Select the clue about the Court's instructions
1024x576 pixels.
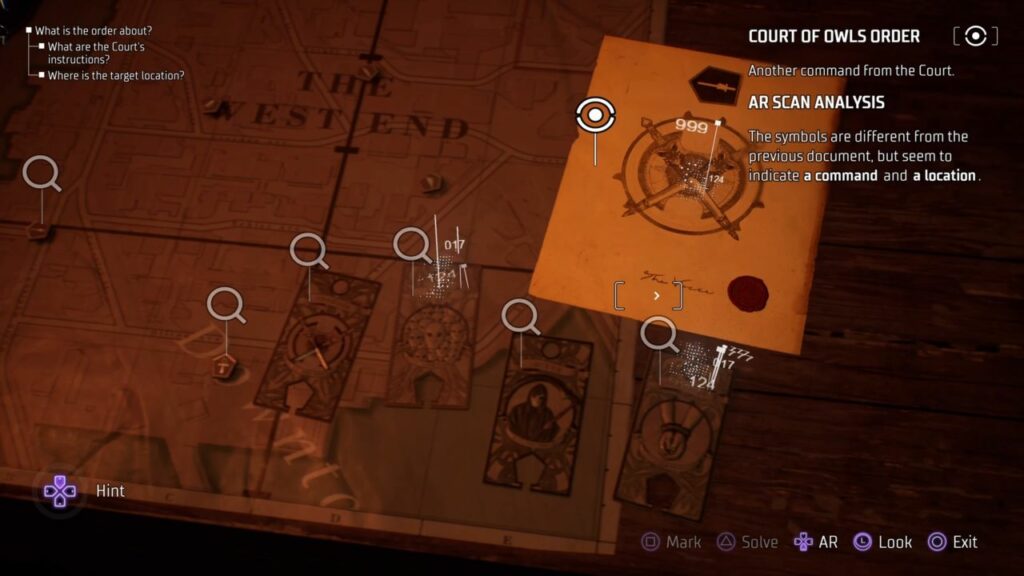tap(95, 53)
